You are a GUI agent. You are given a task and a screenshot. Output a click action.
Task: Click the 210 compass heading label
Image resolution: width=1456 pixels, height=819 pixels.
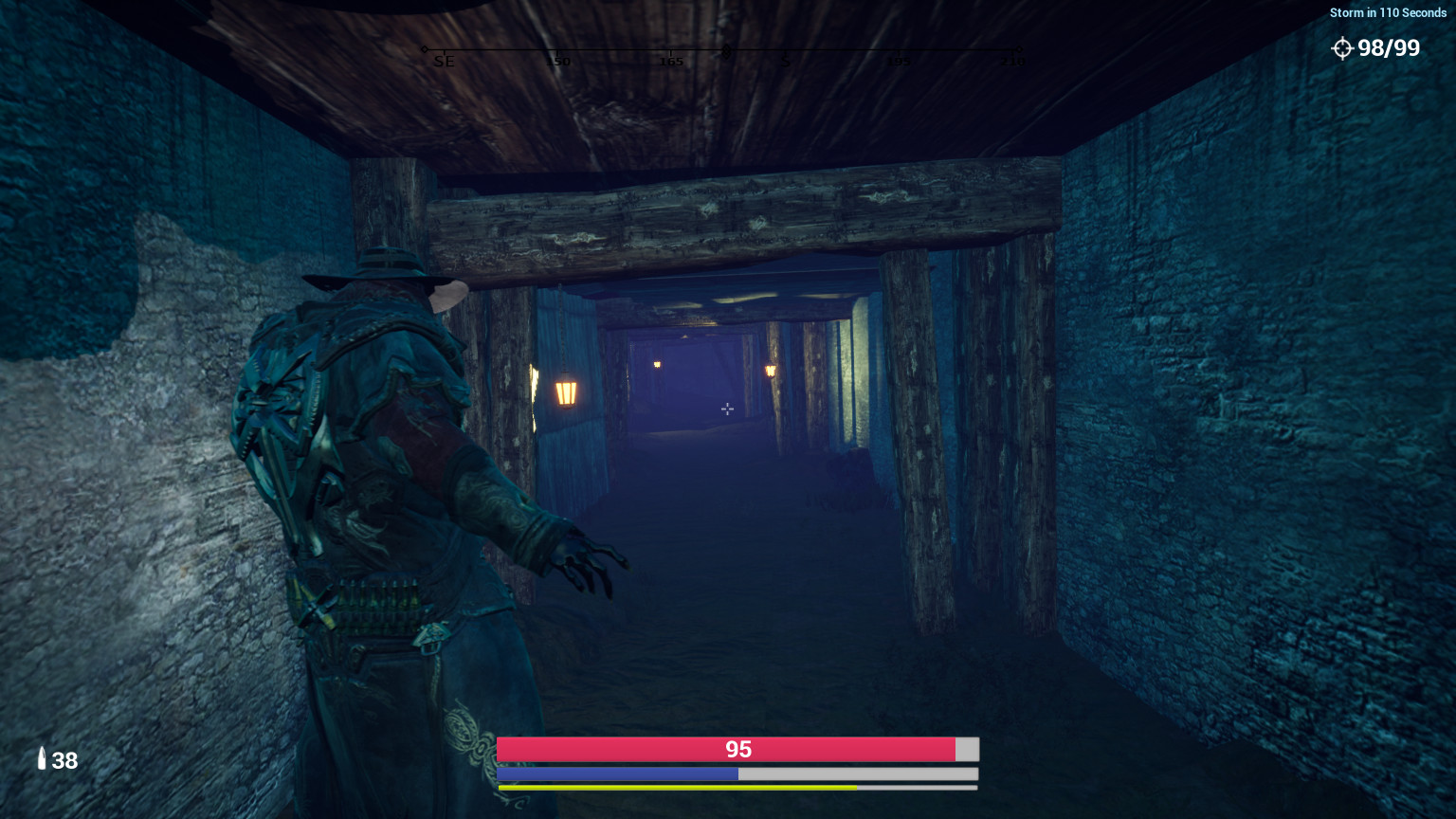click(1012, 62)
